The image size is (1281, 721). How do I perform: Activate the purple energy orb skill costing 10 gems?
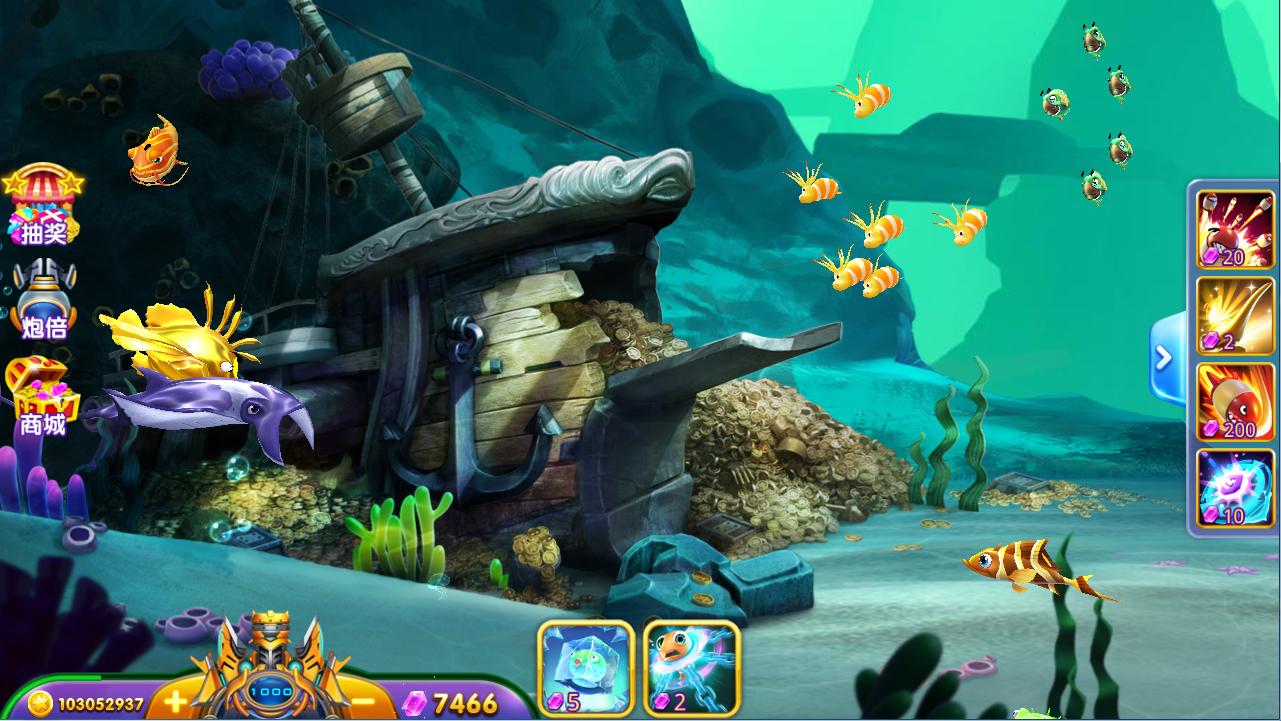(x=1235, y=487)
